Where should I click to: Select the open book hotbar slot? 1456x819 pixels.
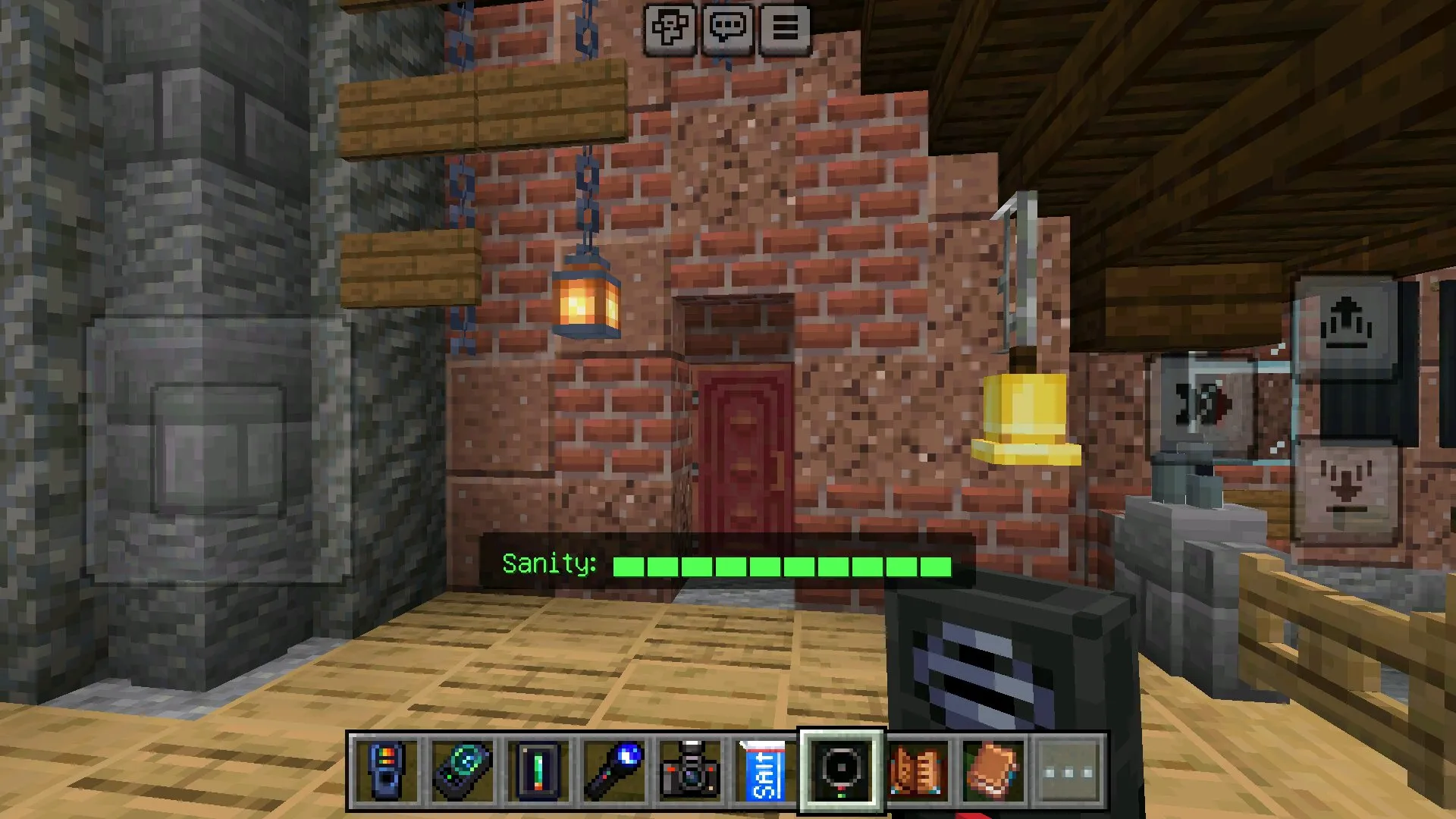click(918, 771)
